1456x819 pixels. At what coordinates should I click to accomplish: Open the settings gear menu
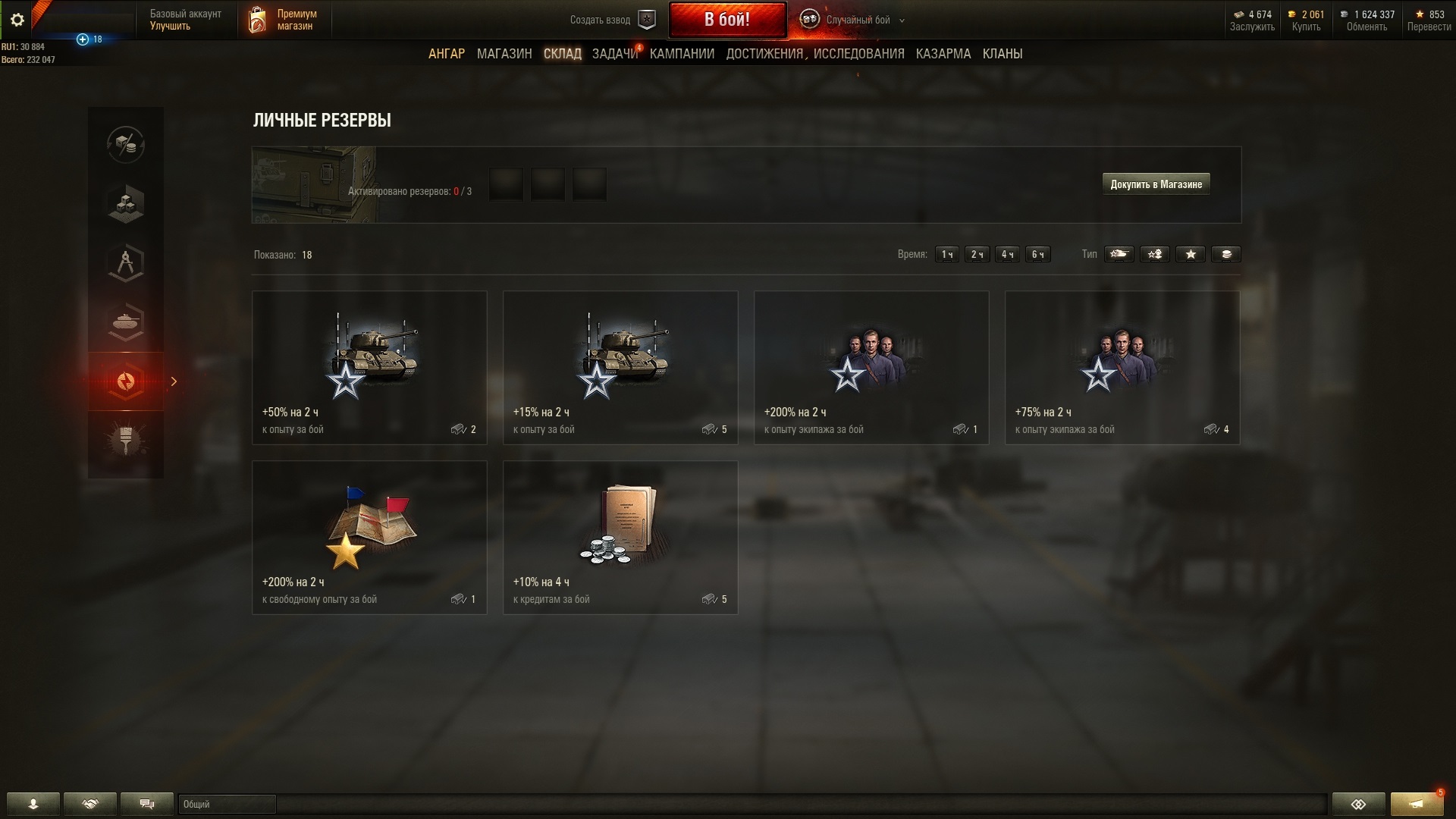point(17,20)
